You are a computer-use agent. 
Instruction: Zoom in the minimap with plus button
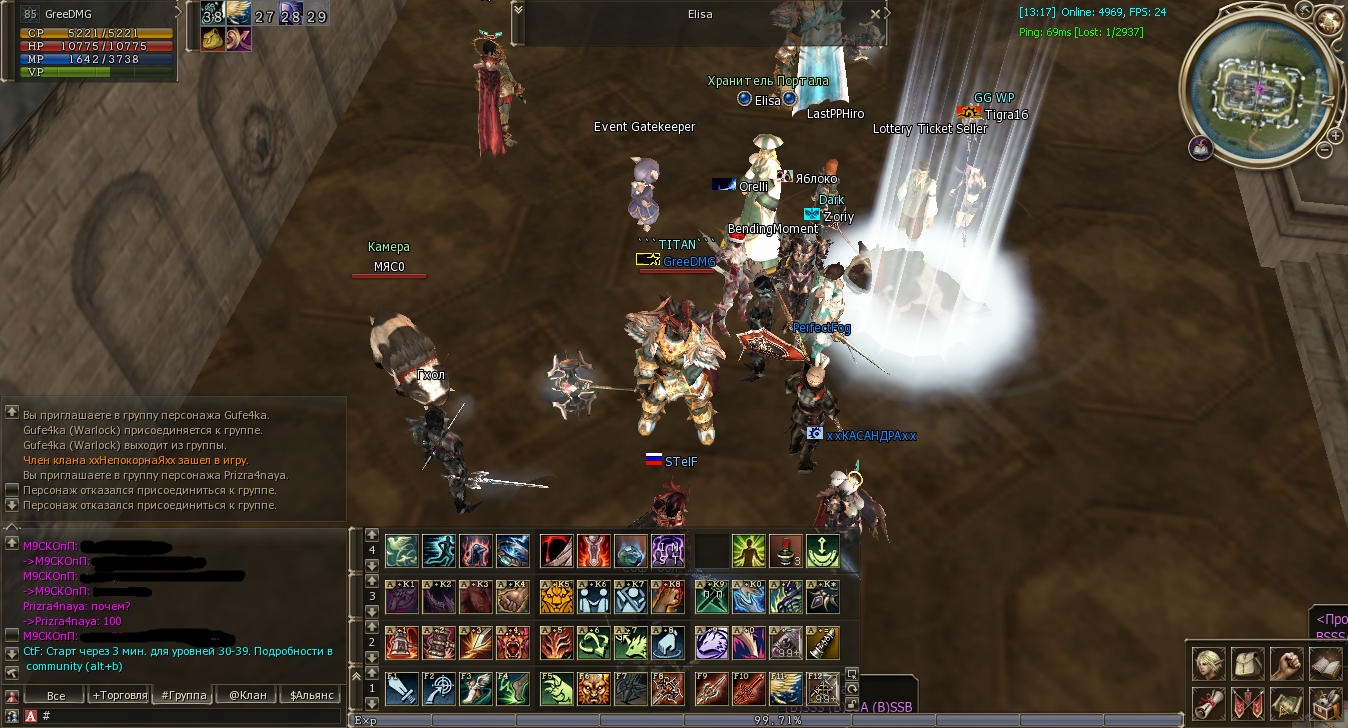(x=1335, y=135)
